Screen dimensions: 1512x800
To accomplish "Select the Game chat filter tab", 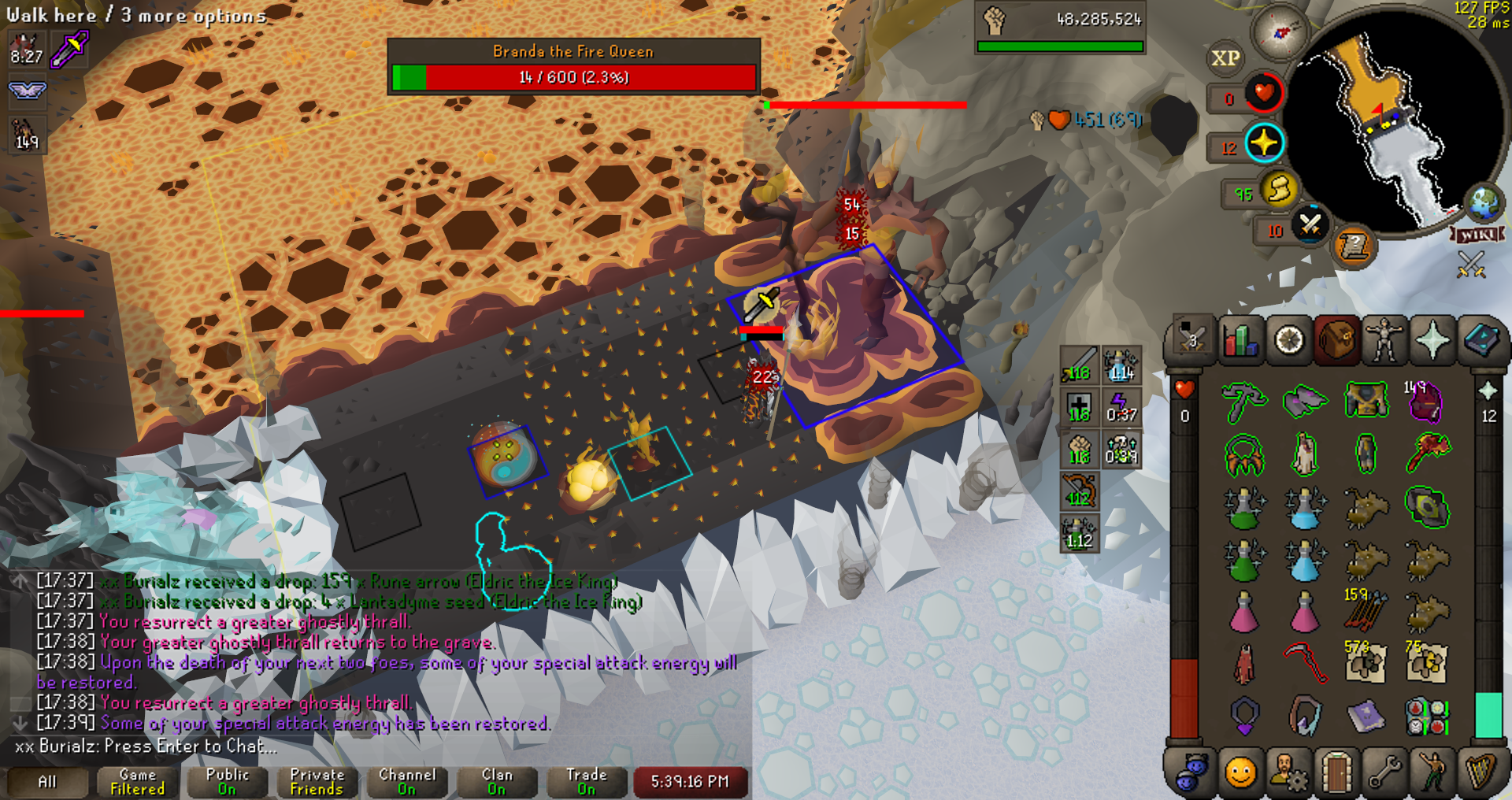I will point(137,782).
